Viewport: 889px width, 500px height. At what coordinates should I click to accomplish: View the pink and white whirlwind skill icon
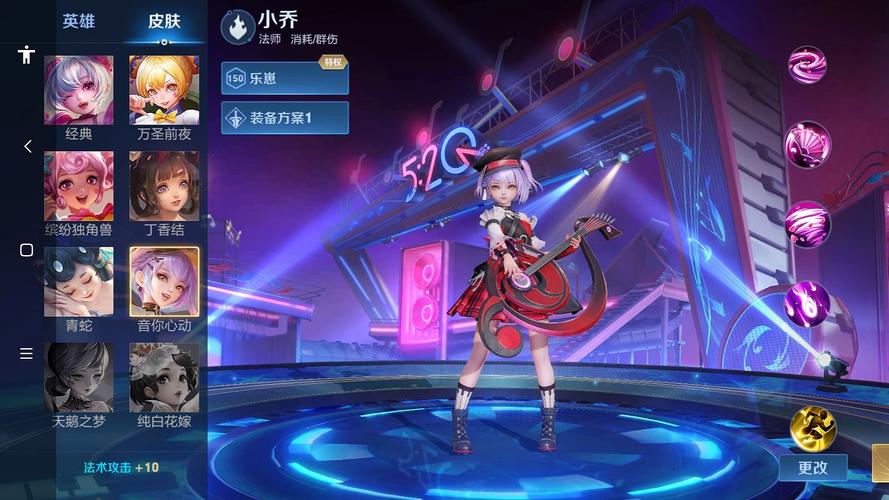806,223
